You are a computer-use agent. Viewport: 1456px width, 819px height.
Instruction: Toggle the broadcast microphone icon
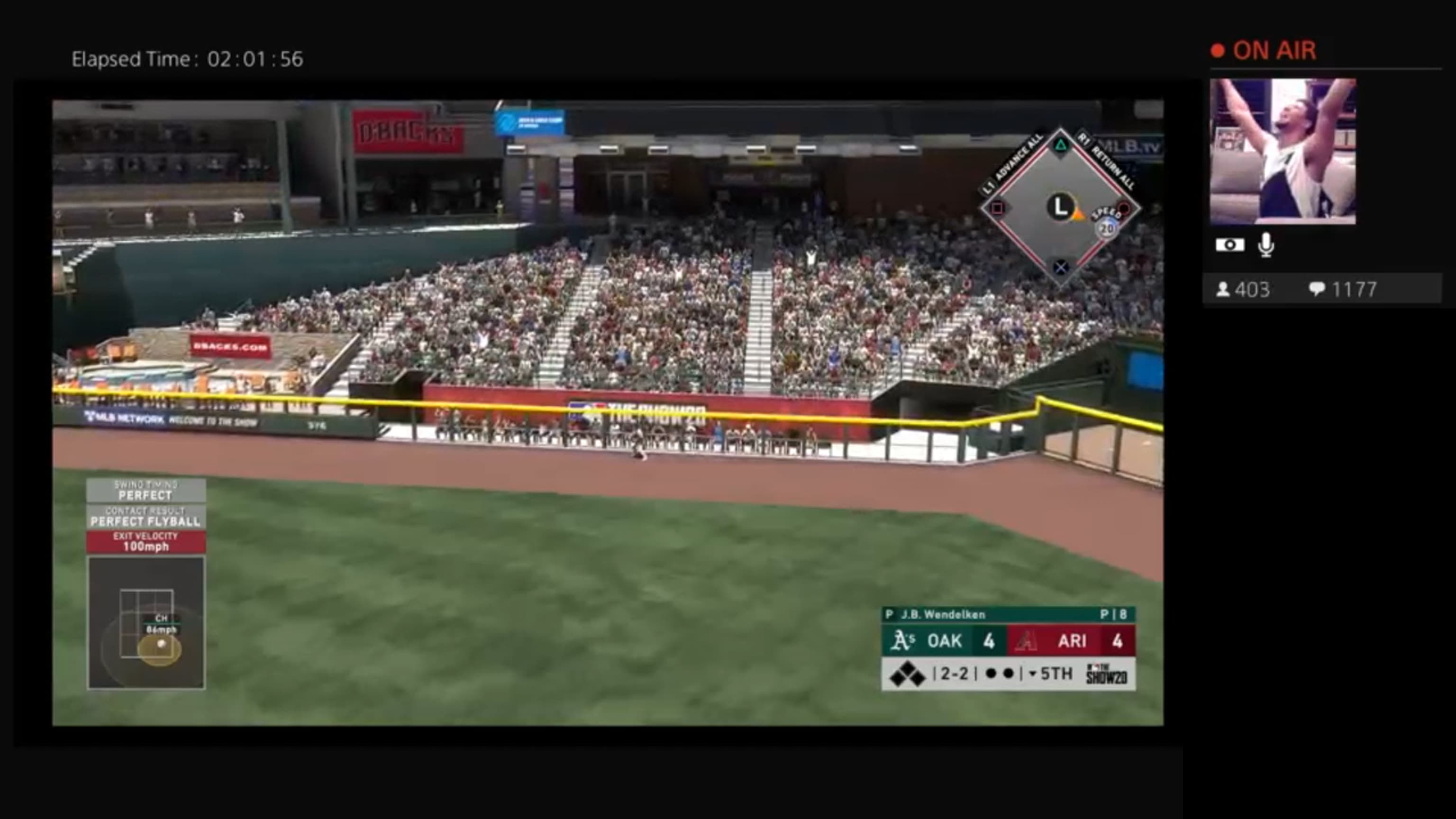click(1266, 246)
